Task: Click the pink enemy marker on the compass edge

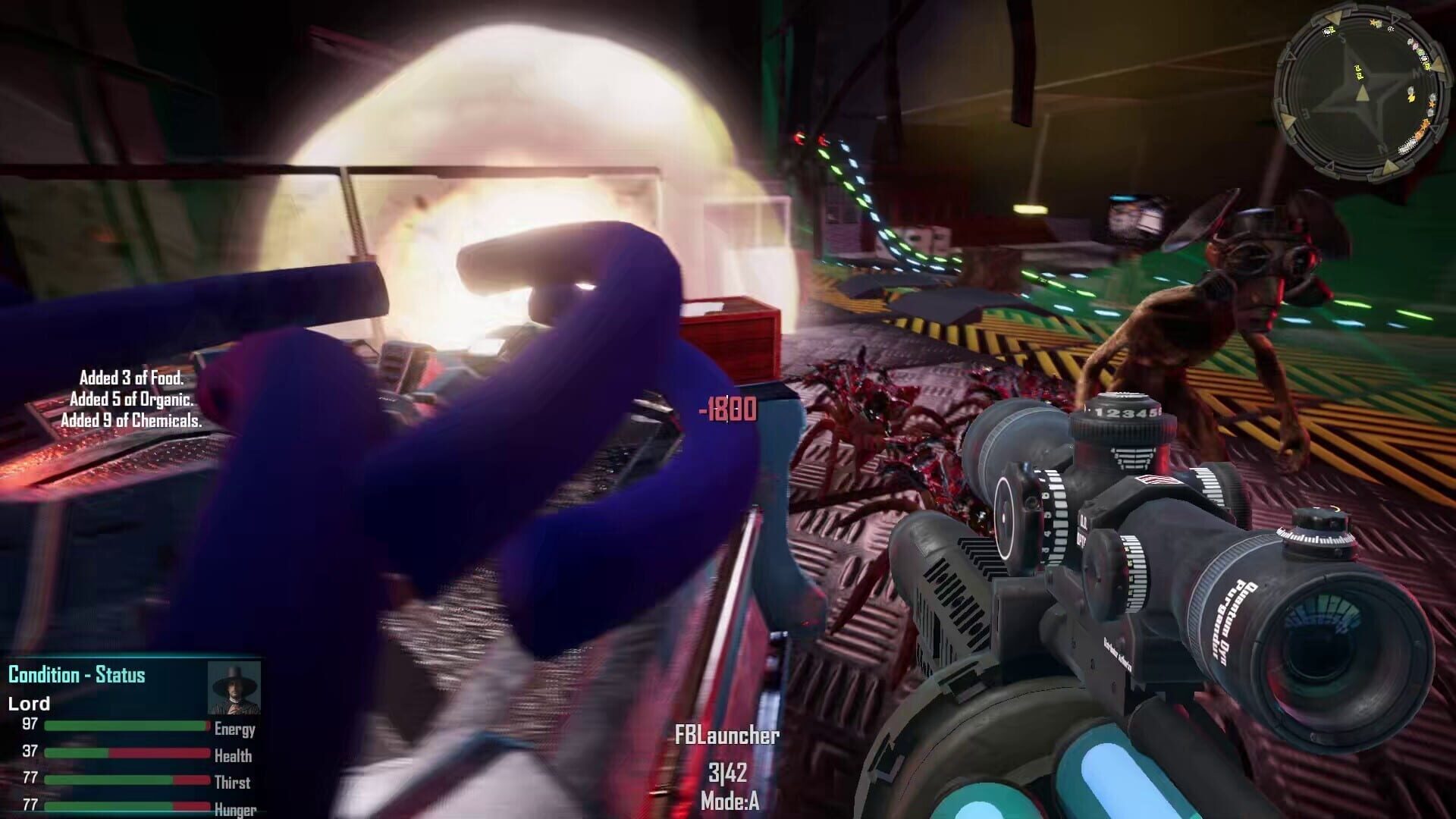Action: (1415, 46)
